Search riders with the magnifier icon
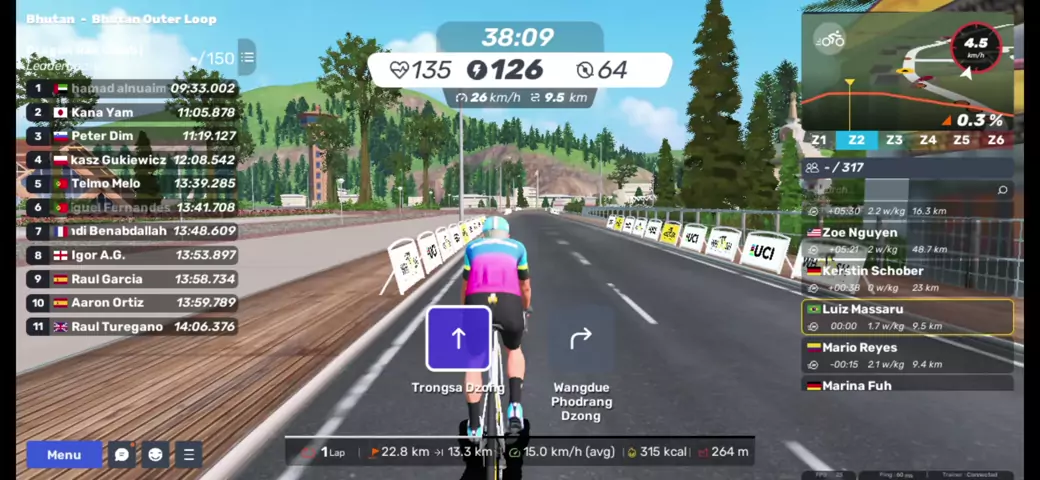This screenshot has width=1040, height=480. [x=1003, y=189]
